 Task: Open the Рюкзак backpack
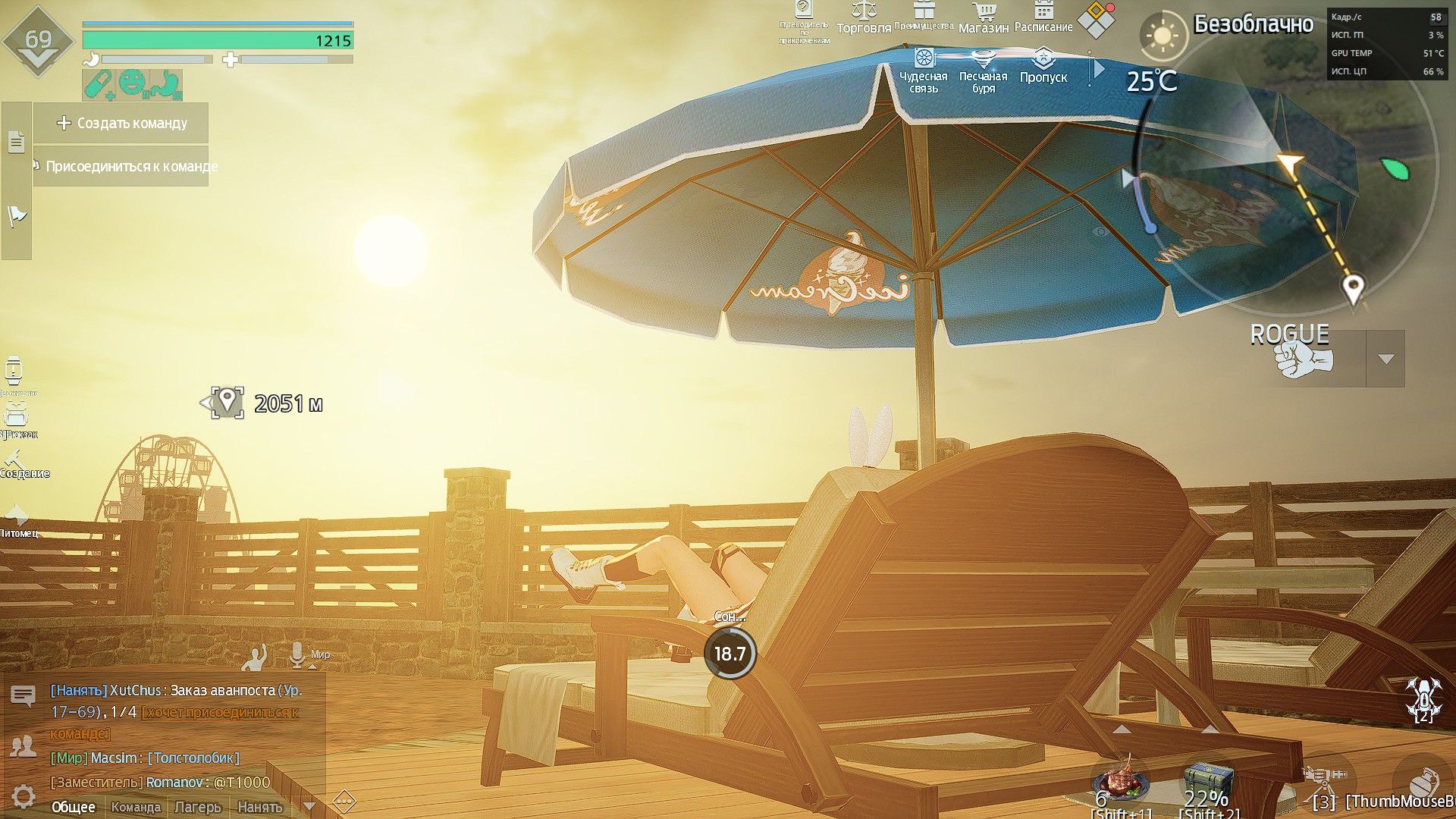pos(16,419)
